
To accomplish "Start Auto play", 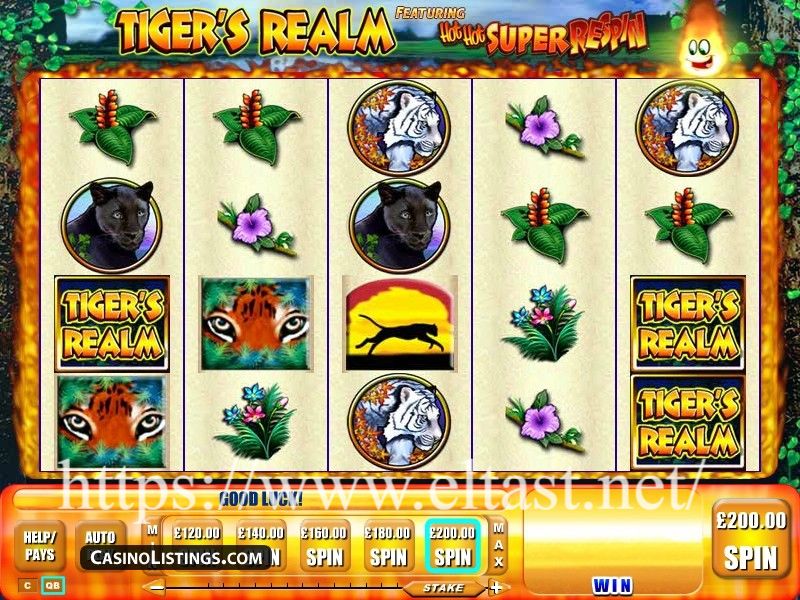I will tap(100, 537).
